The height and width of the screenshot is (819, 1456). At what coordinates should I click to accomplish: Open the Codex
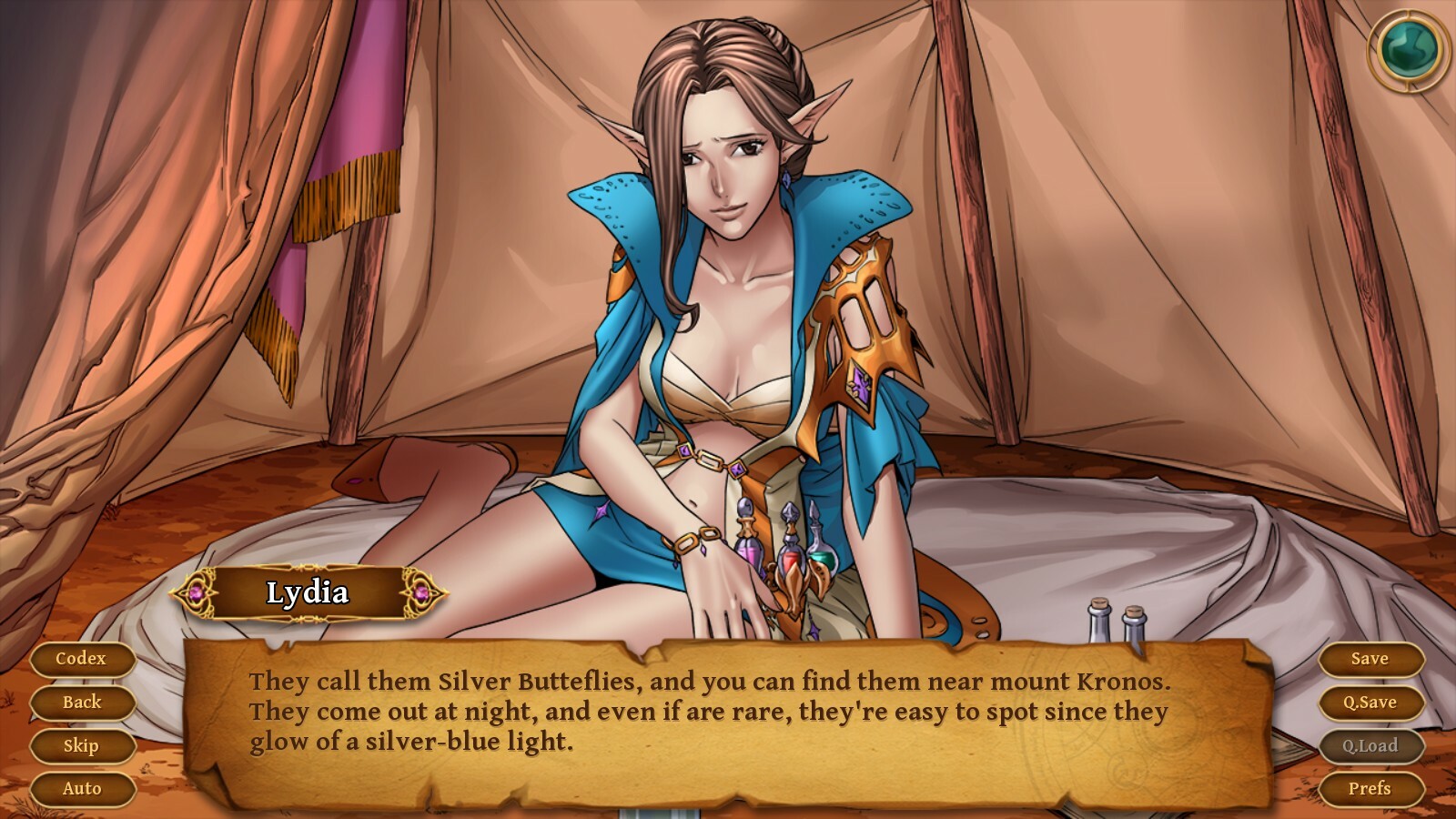coord(83,658)
